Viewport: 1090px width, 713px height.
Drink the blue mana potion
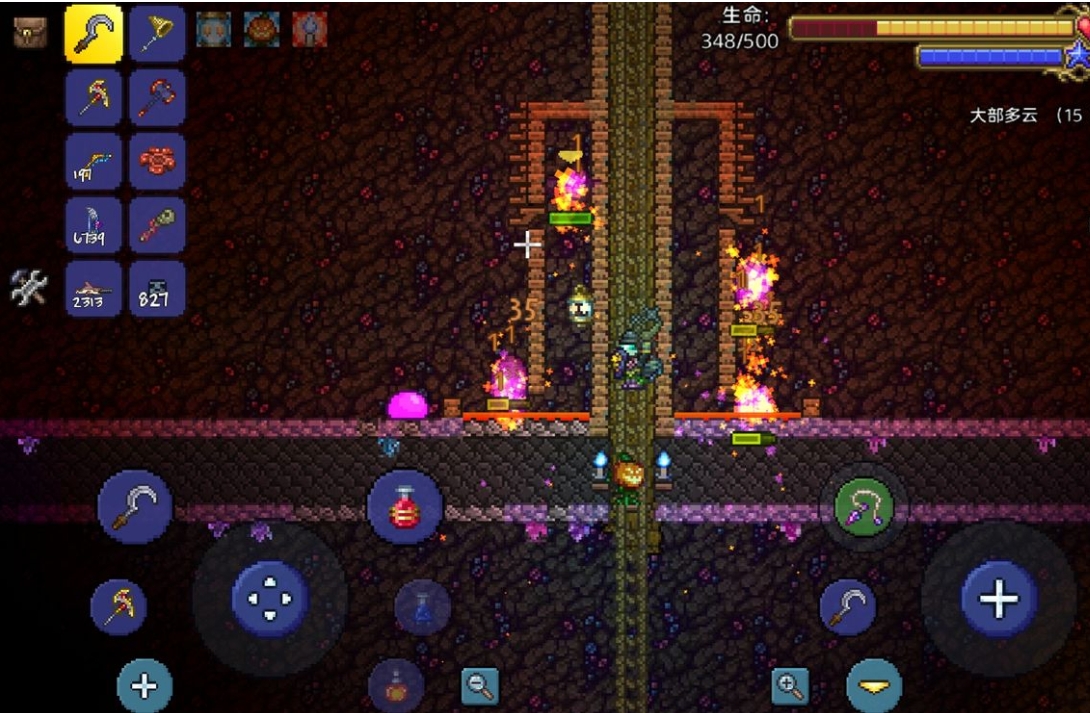pos(422,606)
